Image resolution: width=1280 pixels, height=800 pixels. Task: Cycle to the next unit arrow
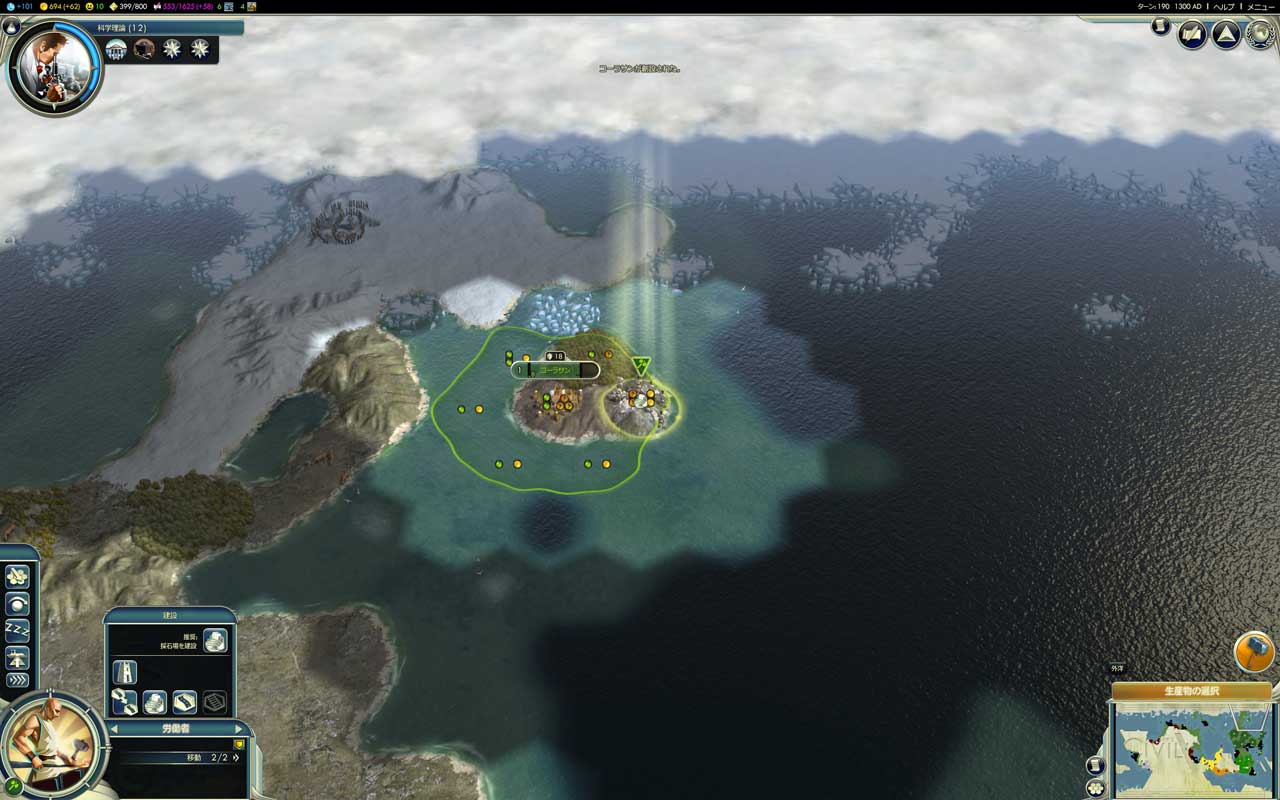point(238,729)
